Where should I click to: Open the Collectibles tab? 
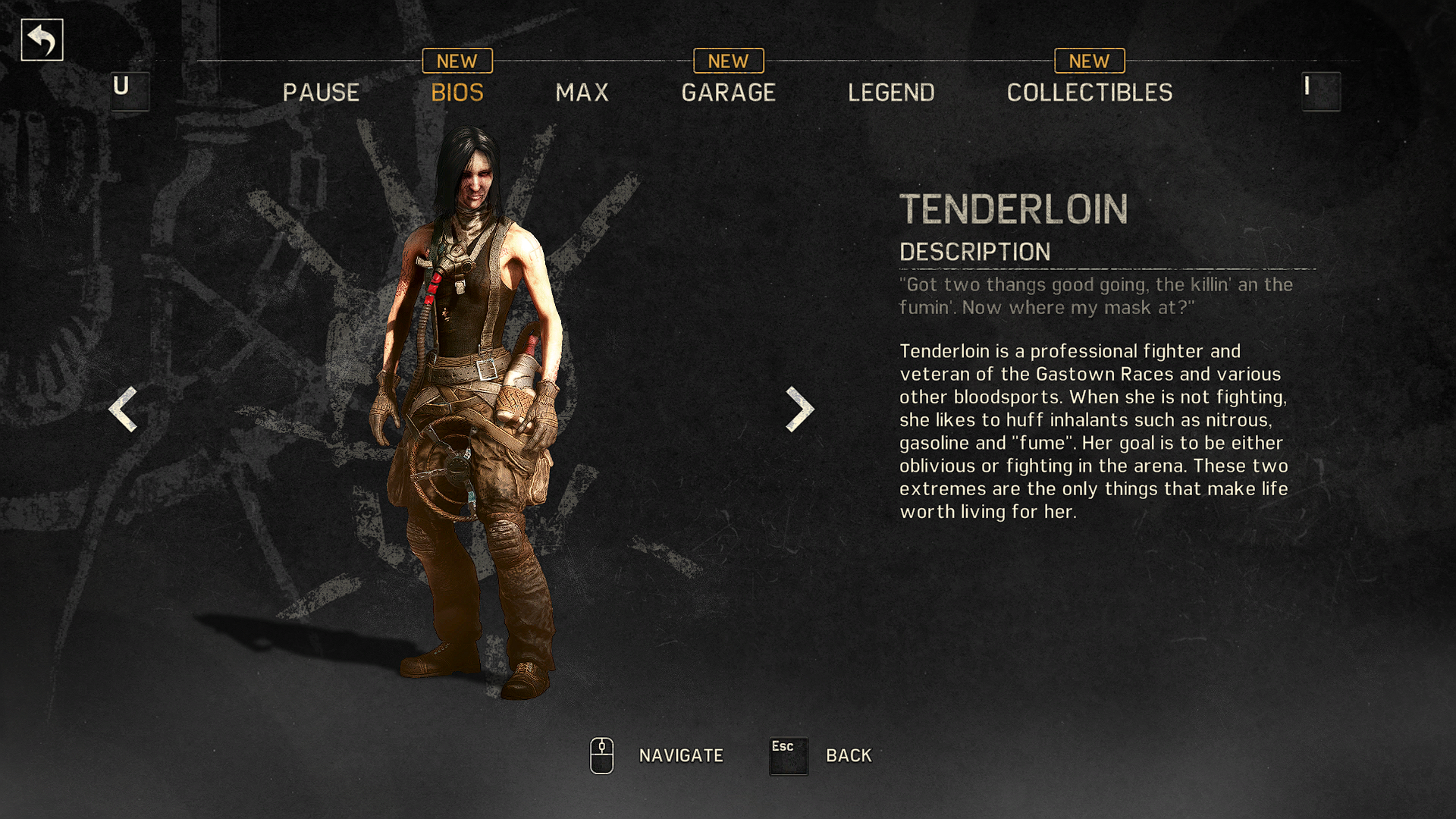pyautogui.click(x=1089, y=93)
